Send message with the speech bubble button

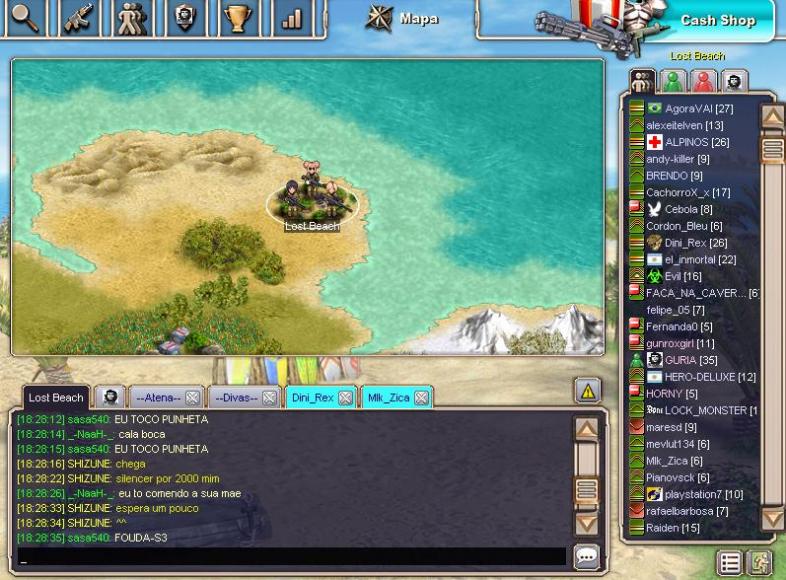[587, 557]
